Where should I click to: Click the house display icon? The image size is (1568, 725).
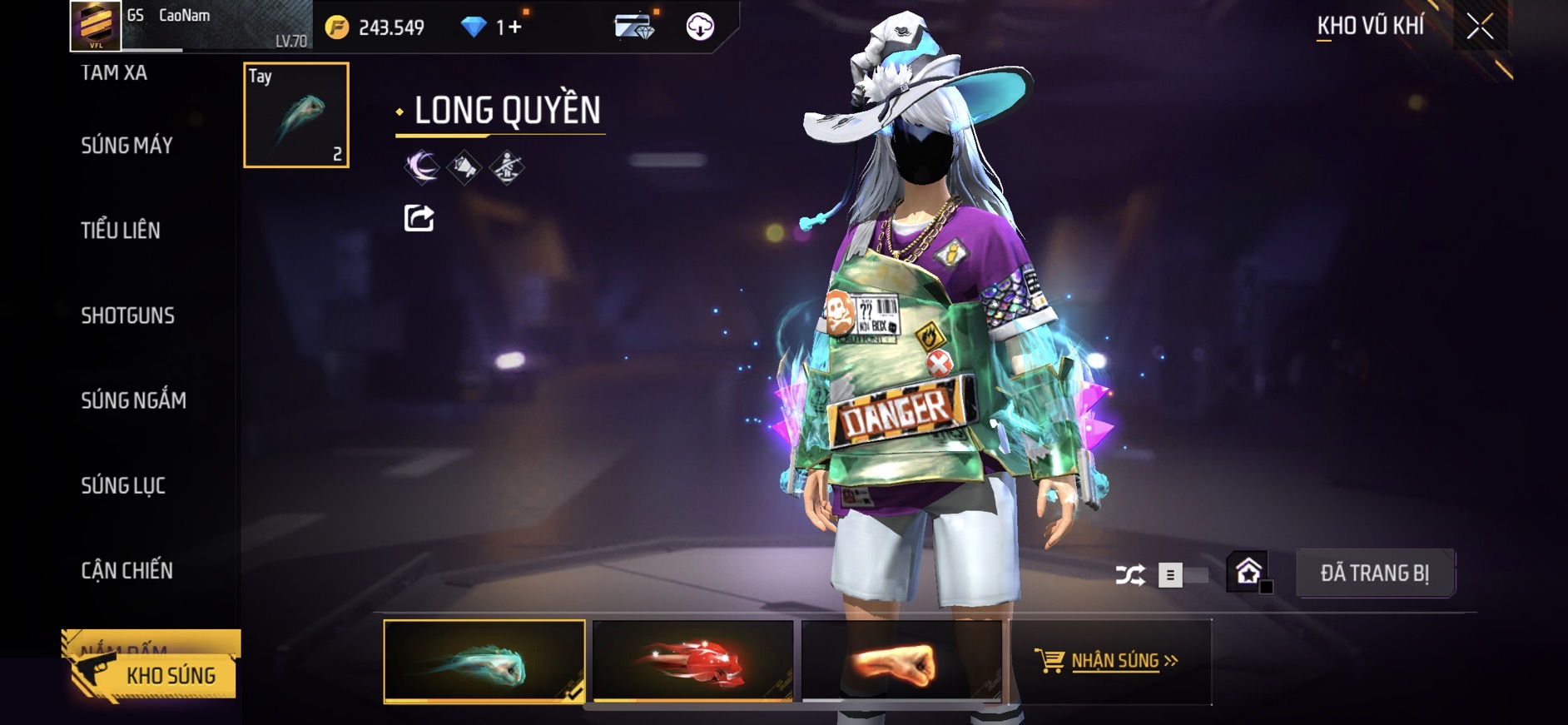tap(1248, 573)
